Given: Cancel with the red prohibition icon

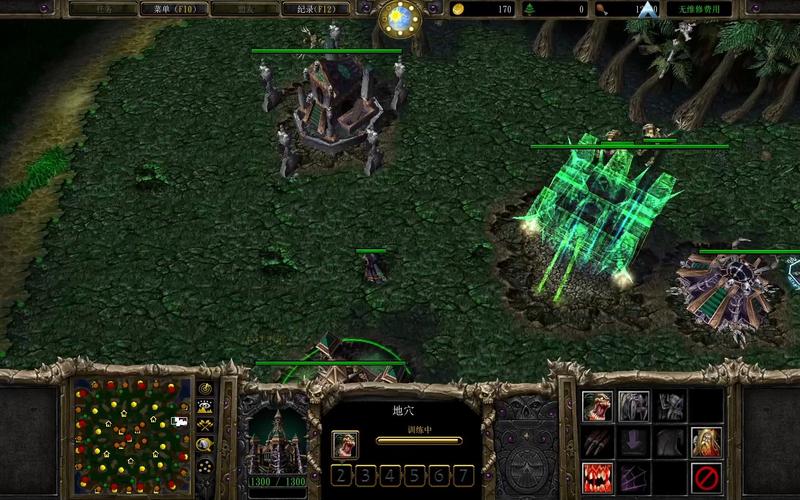Looking at the screenshot, I should coord(706,474).
